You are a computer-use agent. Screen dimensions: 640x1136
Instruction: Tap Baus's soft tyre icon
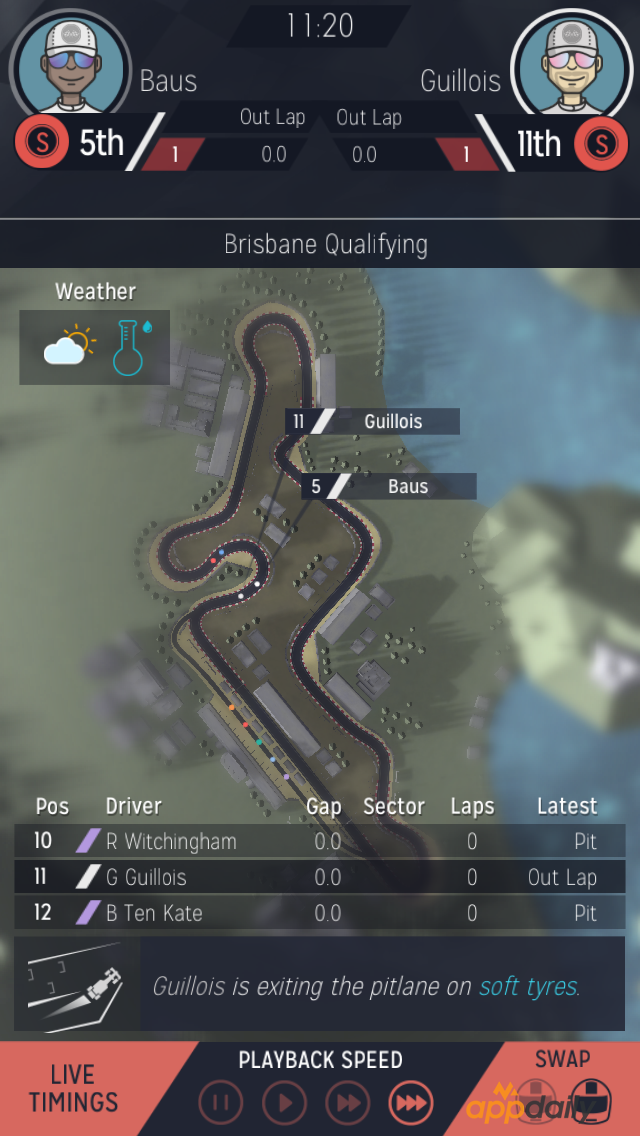(41, 143)
